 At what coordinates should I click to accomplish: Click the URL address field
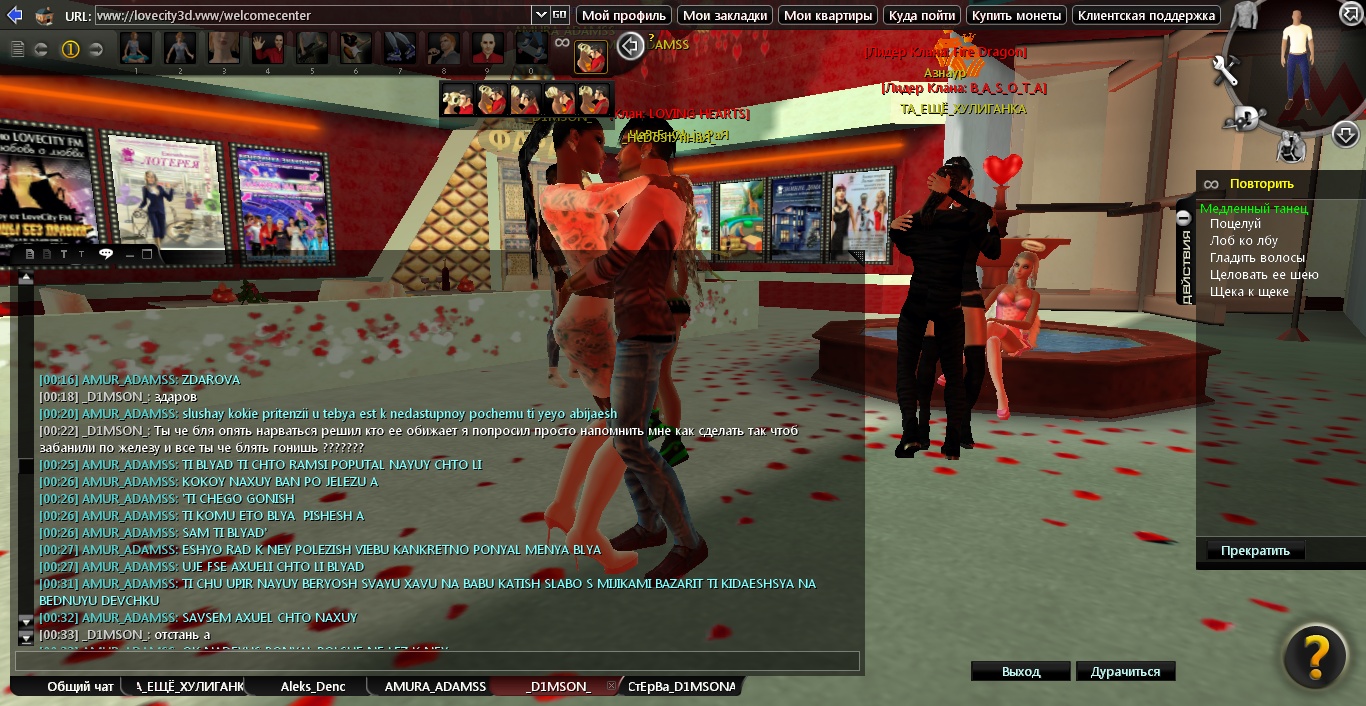[312, 15]
